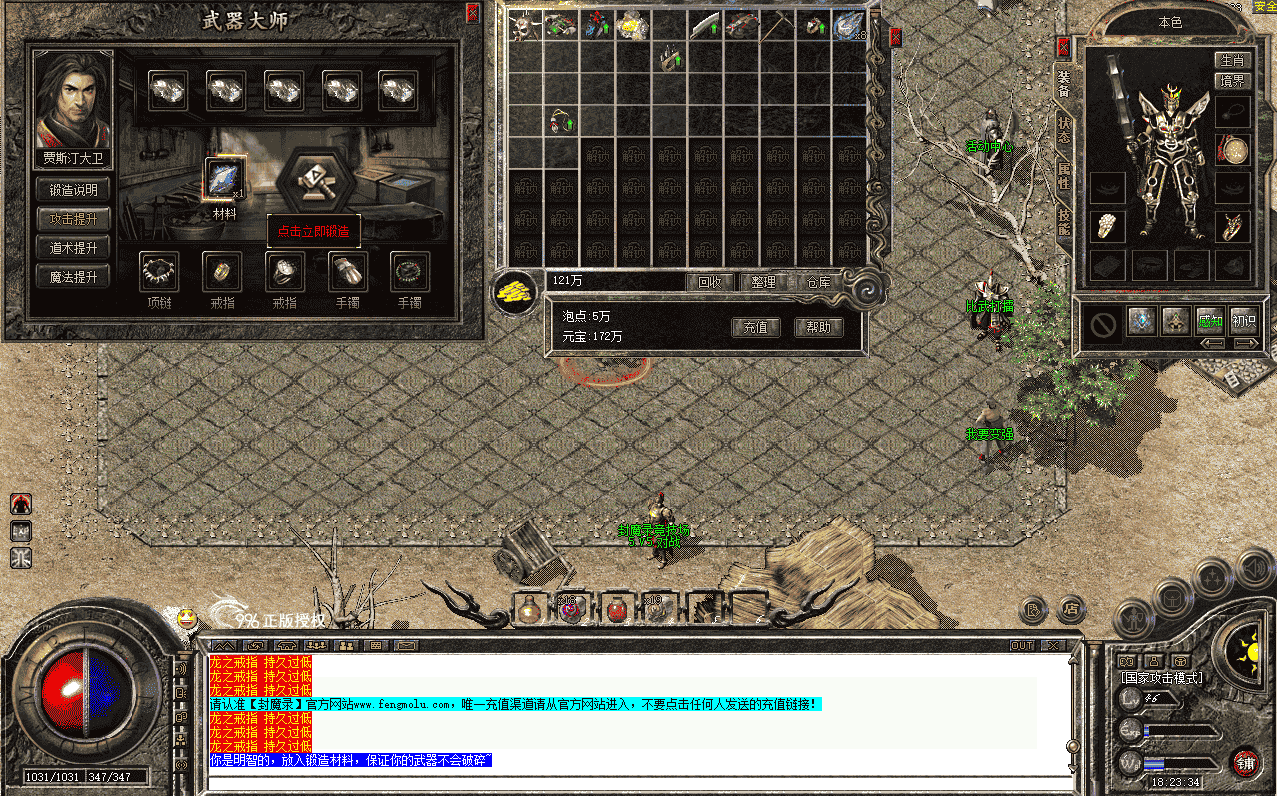Select the skull item in the inventory
The height and width of the screenshot is (796, 1277).
click(x=523, y=26)
